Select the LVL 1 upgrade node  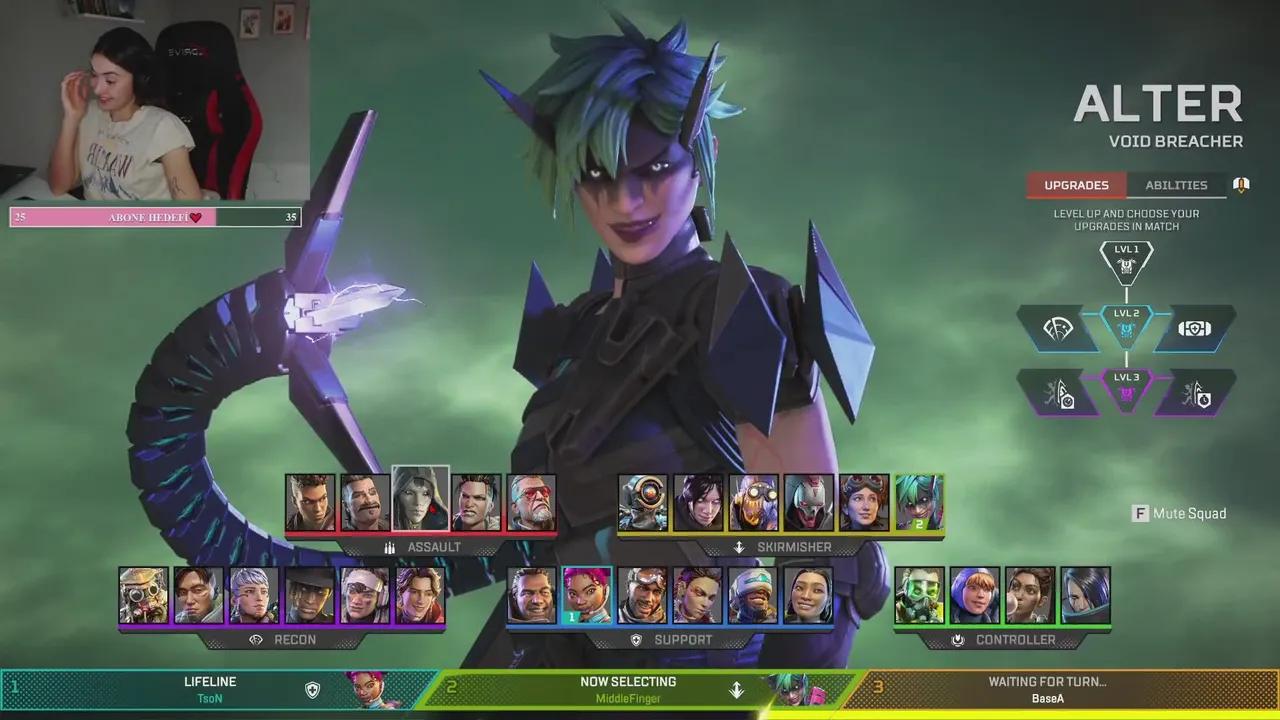(x=1126, y=262)
